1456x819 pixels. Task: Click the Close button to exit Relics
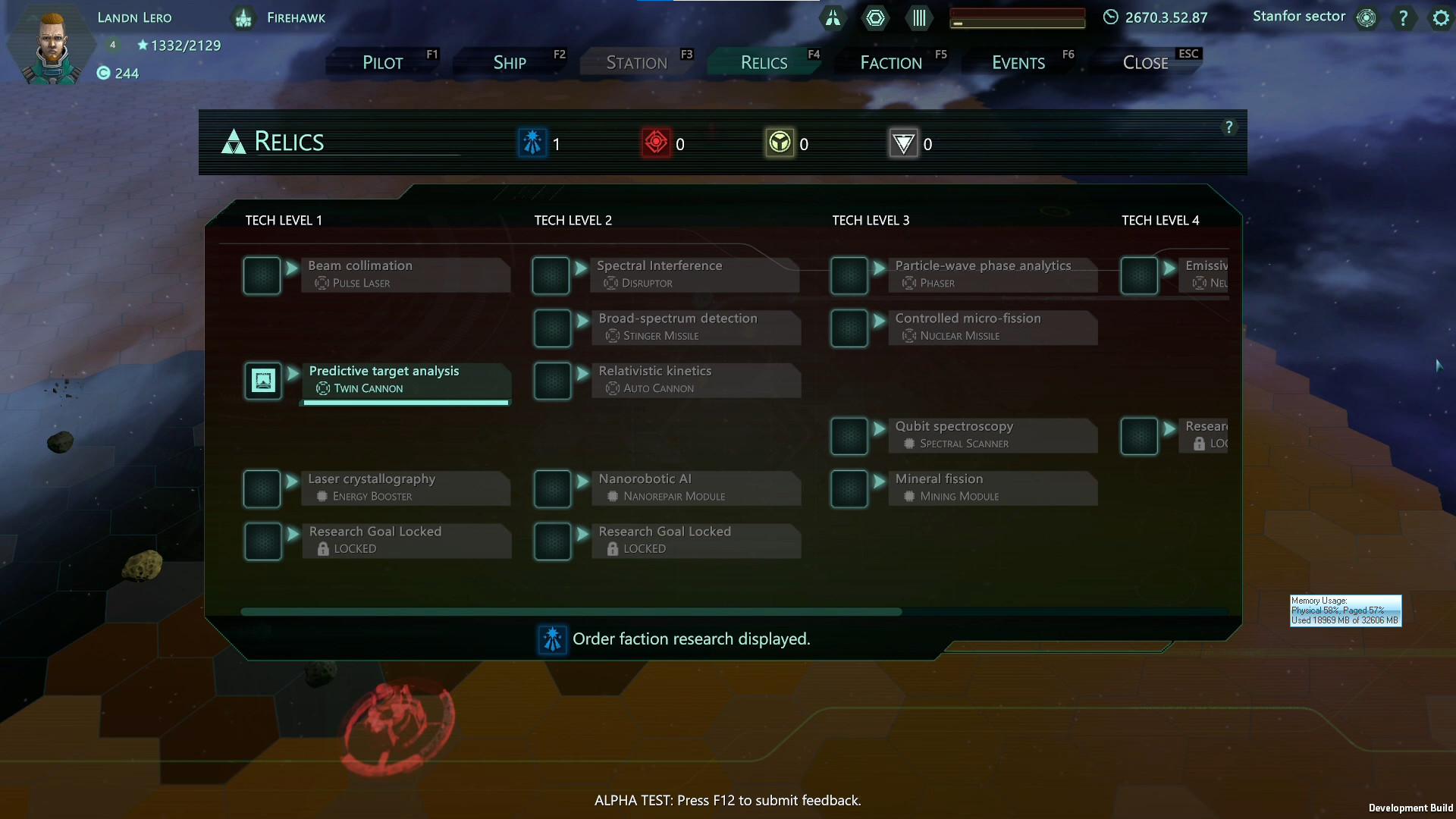point(1144,62)
